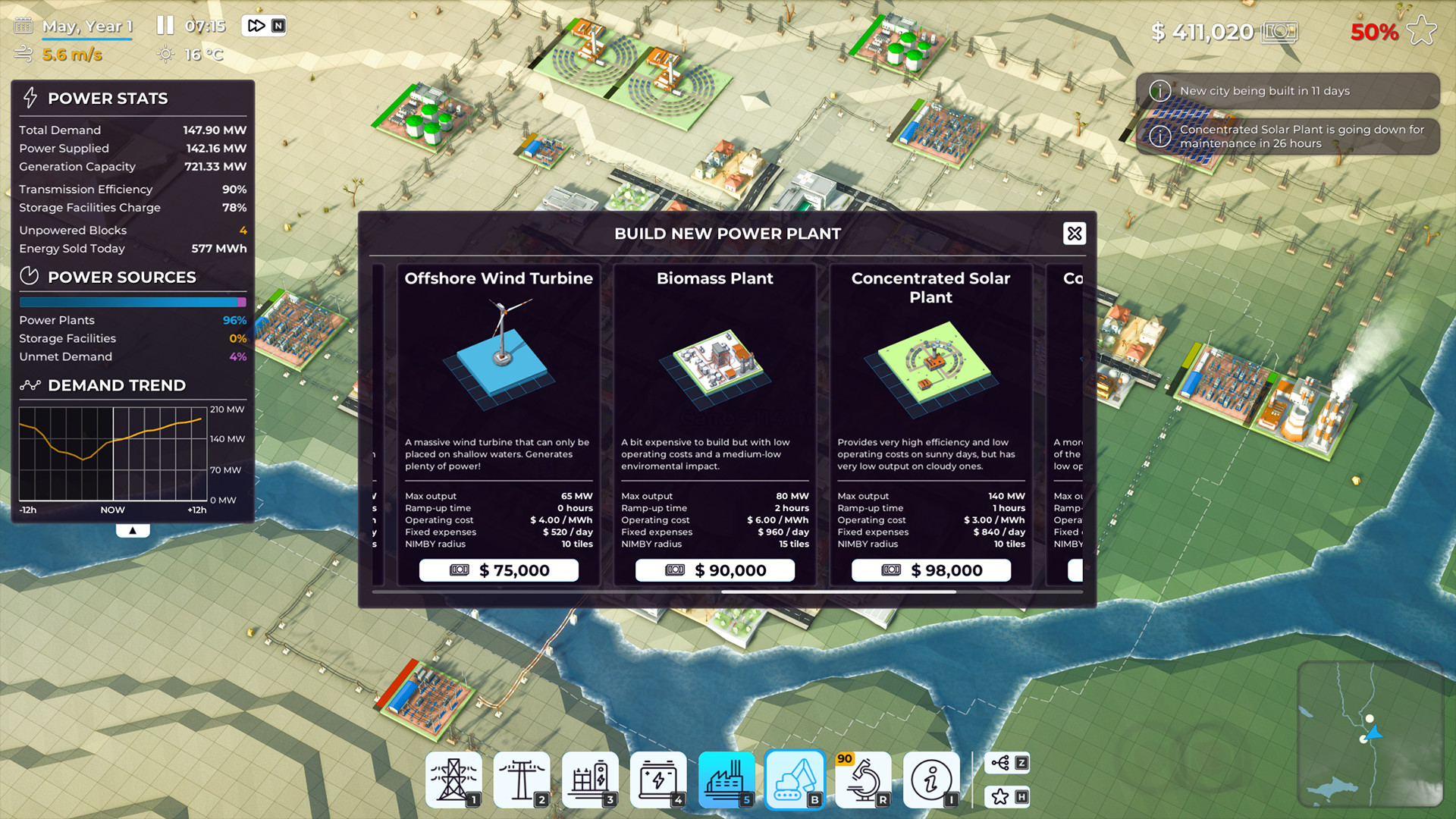Click the Power Sources distribution bar
1456x819 pixels.
[133, 302]
